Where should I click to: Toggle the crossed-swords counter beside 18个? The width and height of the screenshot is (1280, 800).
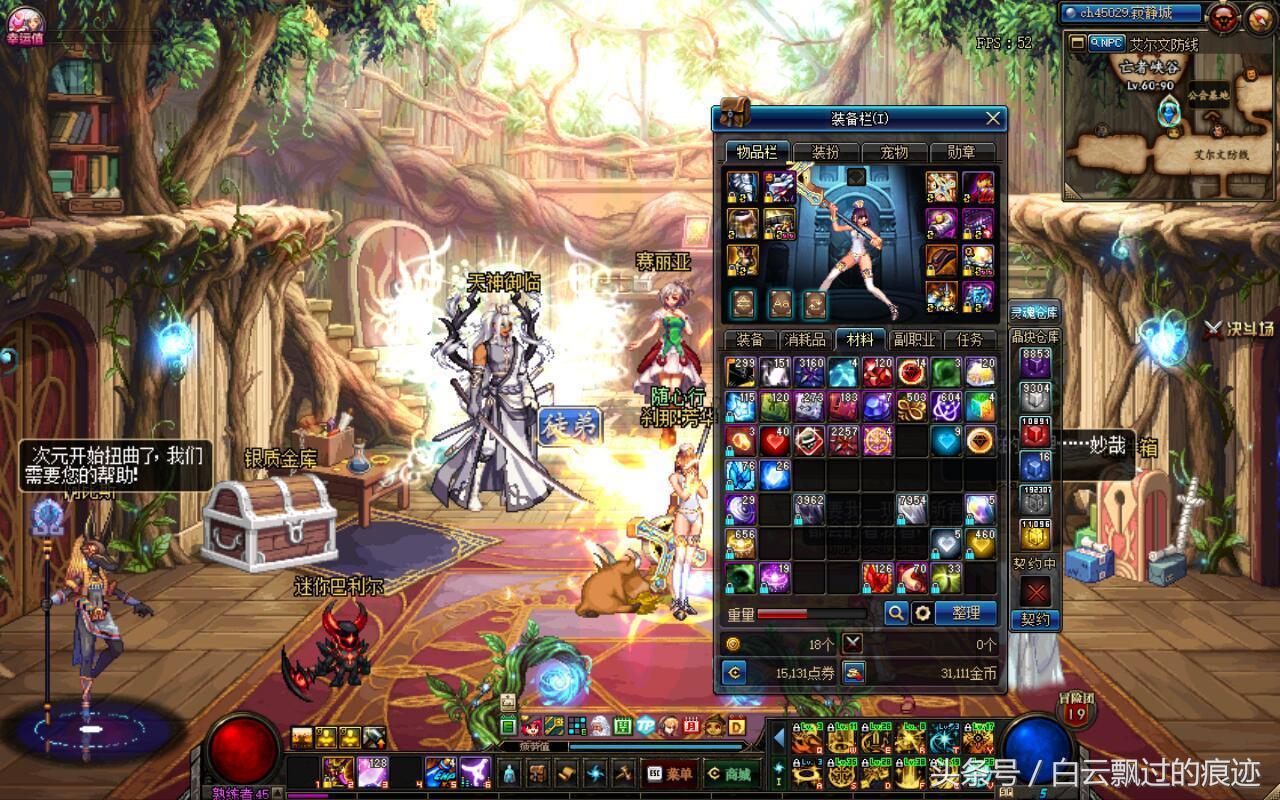(x=851, y=645)
